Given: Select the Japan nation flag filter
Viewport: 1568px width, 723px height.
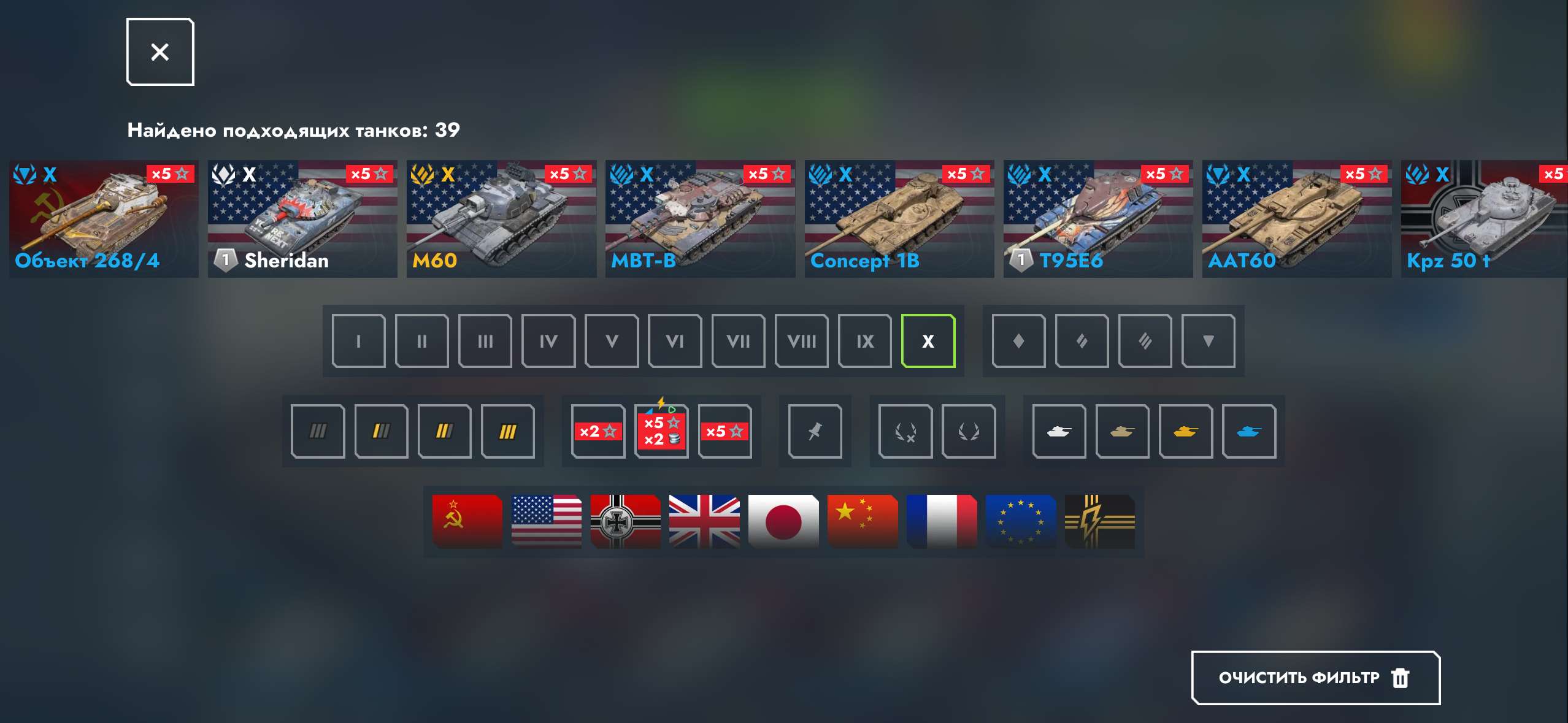Looking at the screenshot, I should (x=783, y=520).
